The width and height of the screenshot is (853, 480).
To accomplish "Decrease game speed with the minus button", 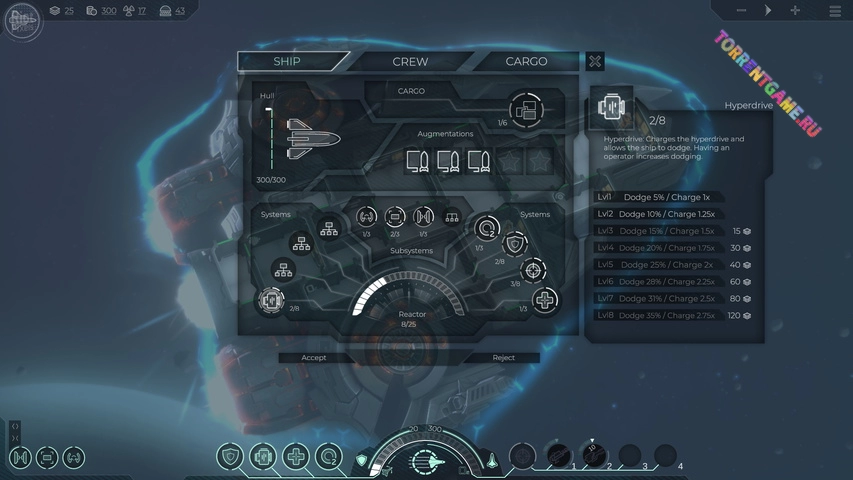I will [x=741, y=11].
